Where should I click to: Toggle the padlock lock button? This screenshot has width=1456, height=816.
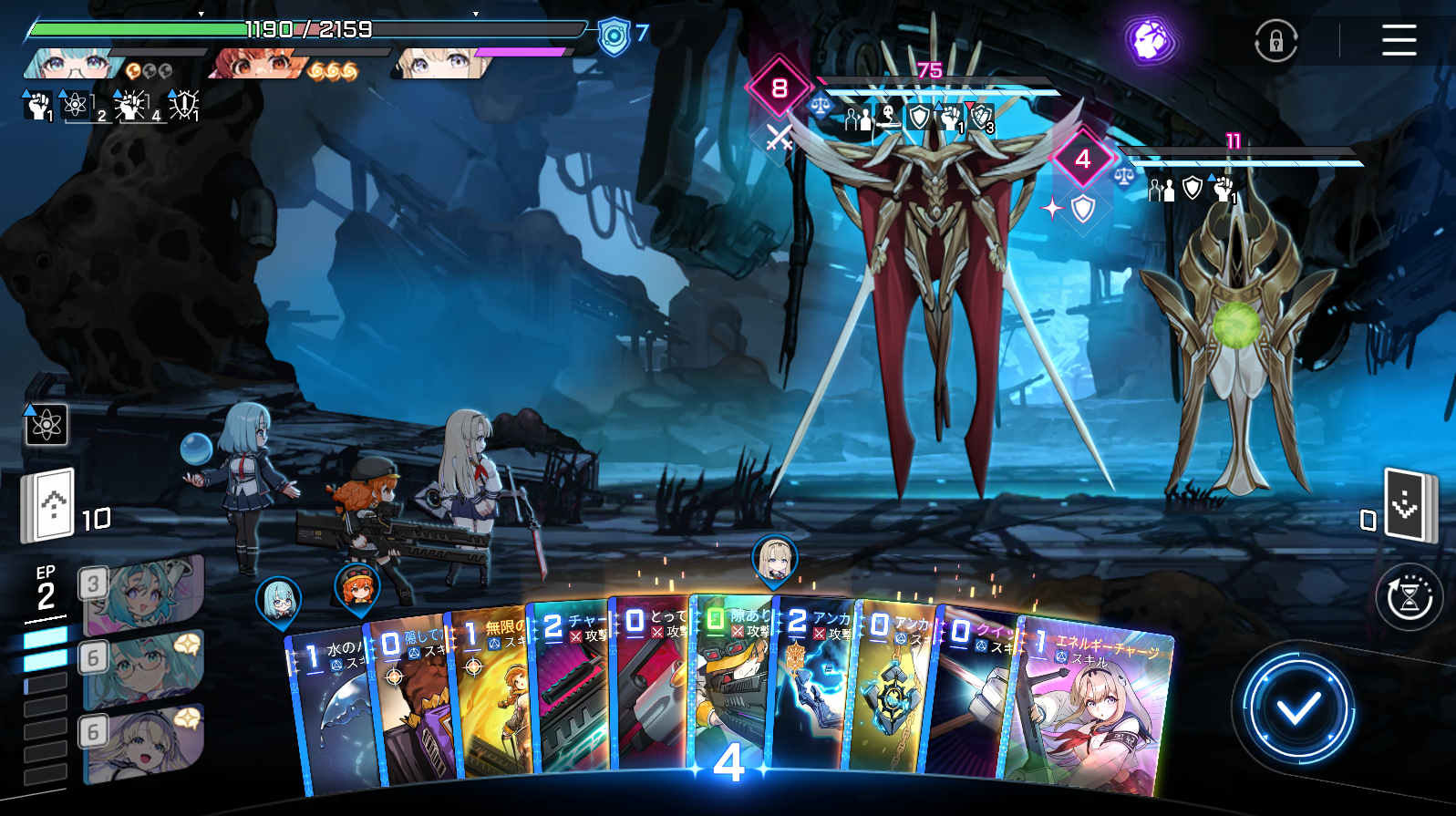pos(1275,41)
